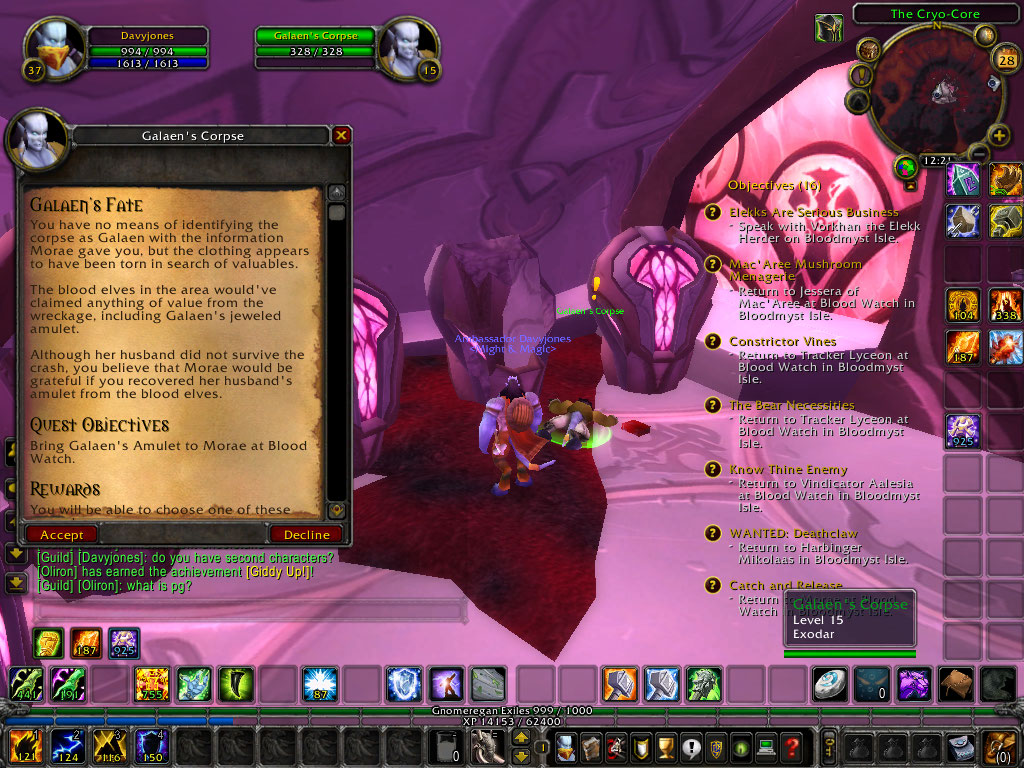The height and width of the screenshot is (768, 1024).
Task: Click the Galaen's Corpse target portrait
Action: 408,48
